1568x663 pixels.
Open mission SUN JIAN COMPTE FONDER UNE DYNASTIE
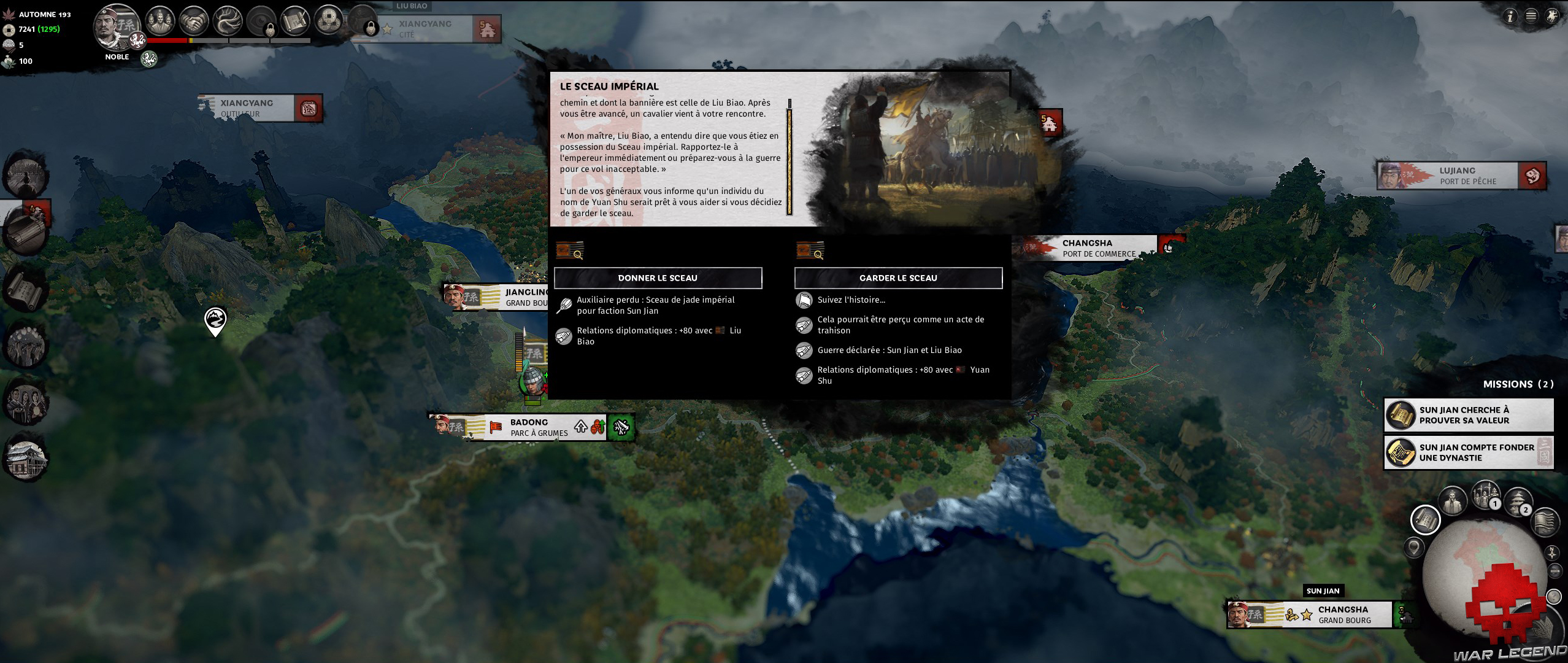click(x=1469, y=453)
